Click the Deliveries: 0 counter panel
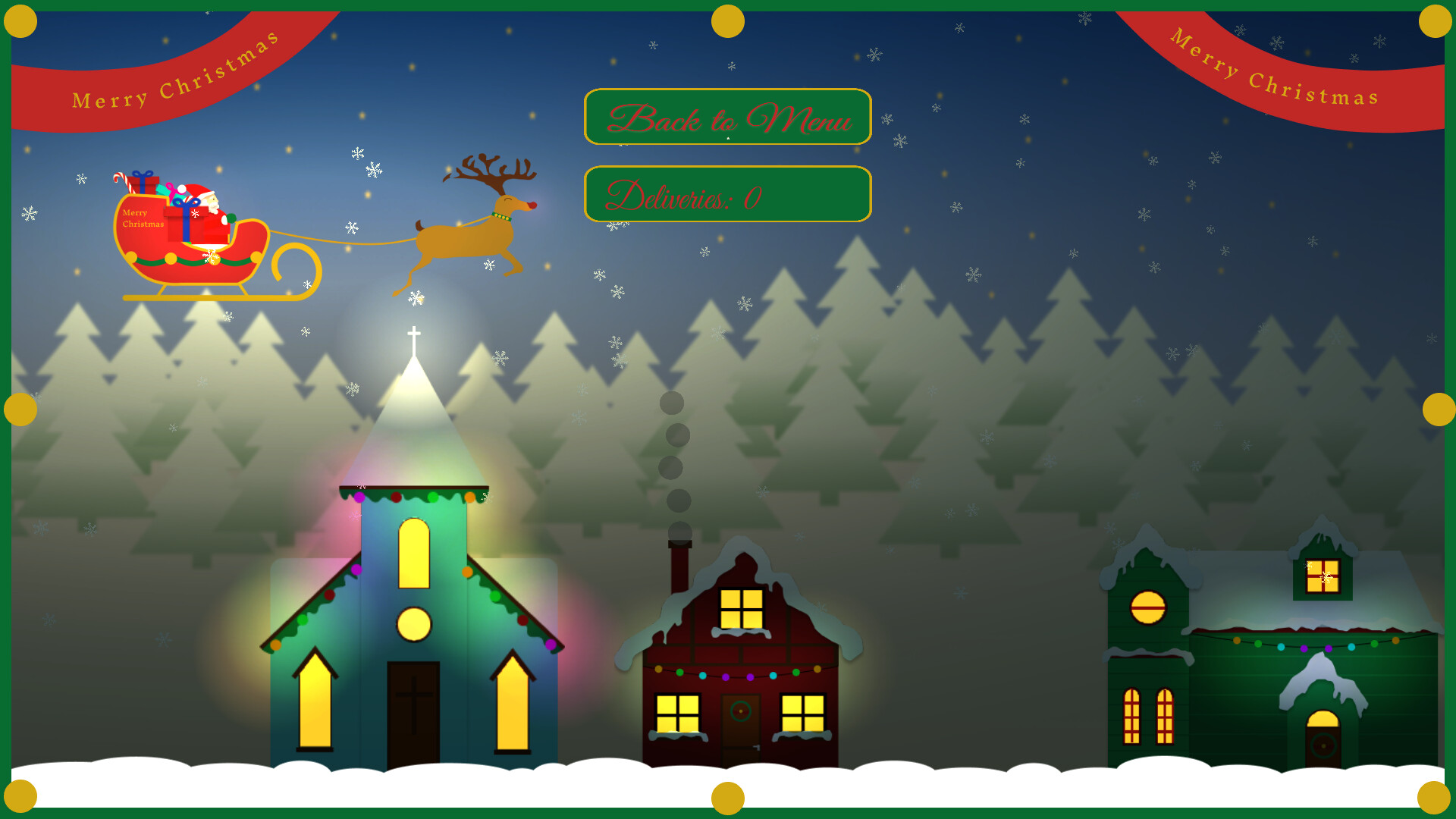 pos(726,194)
